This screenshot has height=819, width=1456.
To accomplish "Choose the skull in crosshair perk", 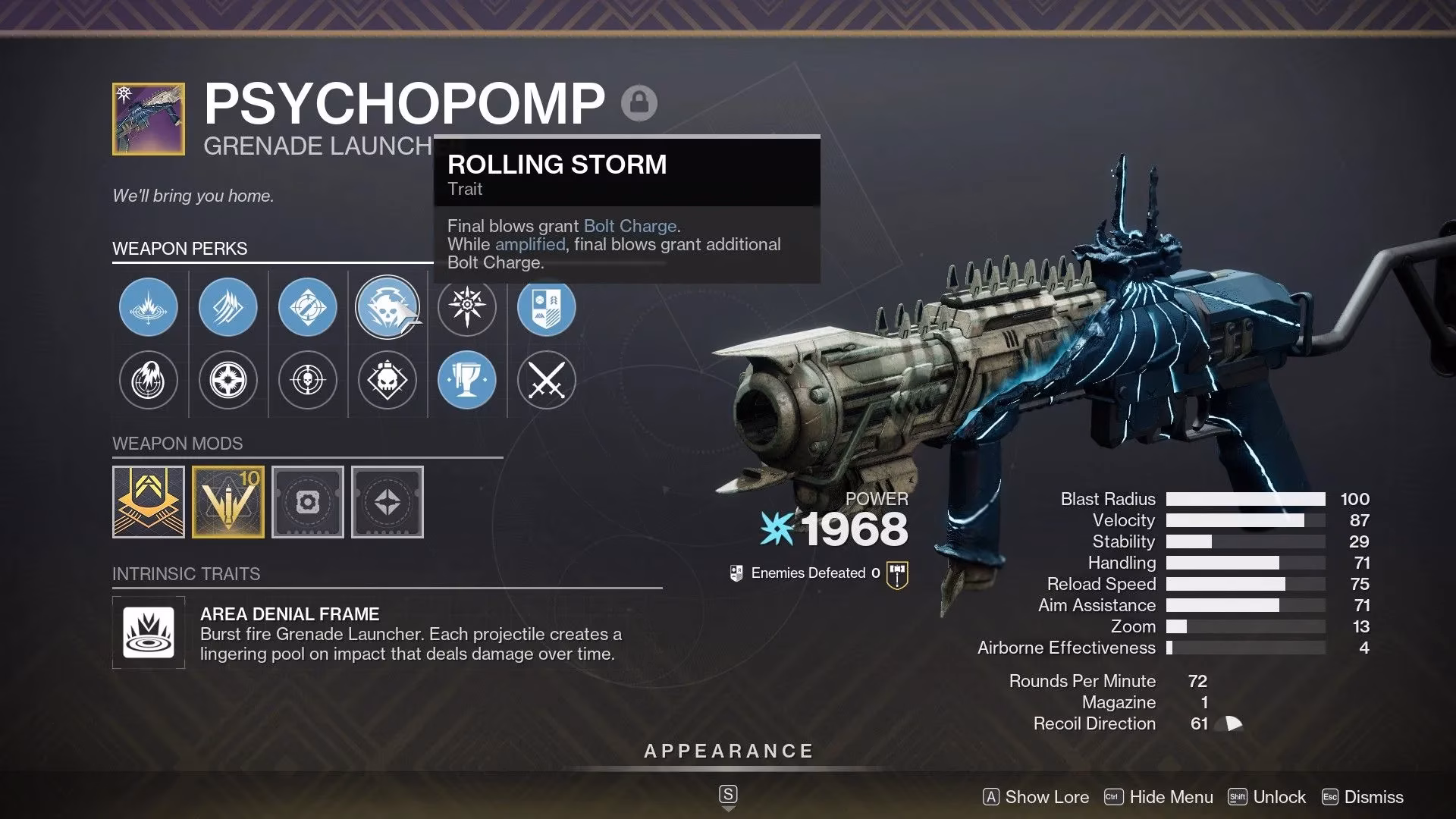I will [x=307, y=380].
